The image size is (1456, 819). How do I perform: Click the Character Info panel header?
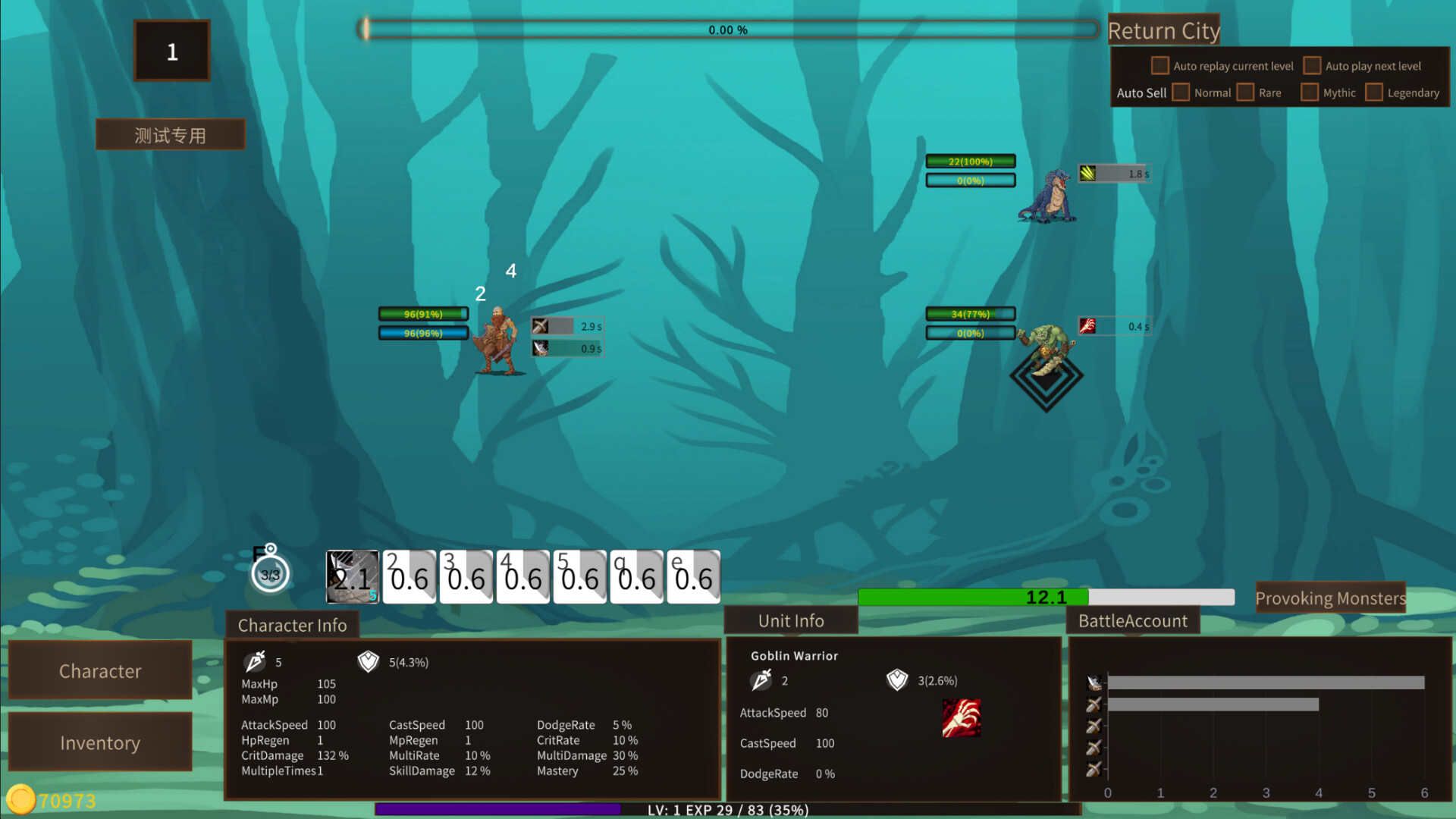coord(293,625)
